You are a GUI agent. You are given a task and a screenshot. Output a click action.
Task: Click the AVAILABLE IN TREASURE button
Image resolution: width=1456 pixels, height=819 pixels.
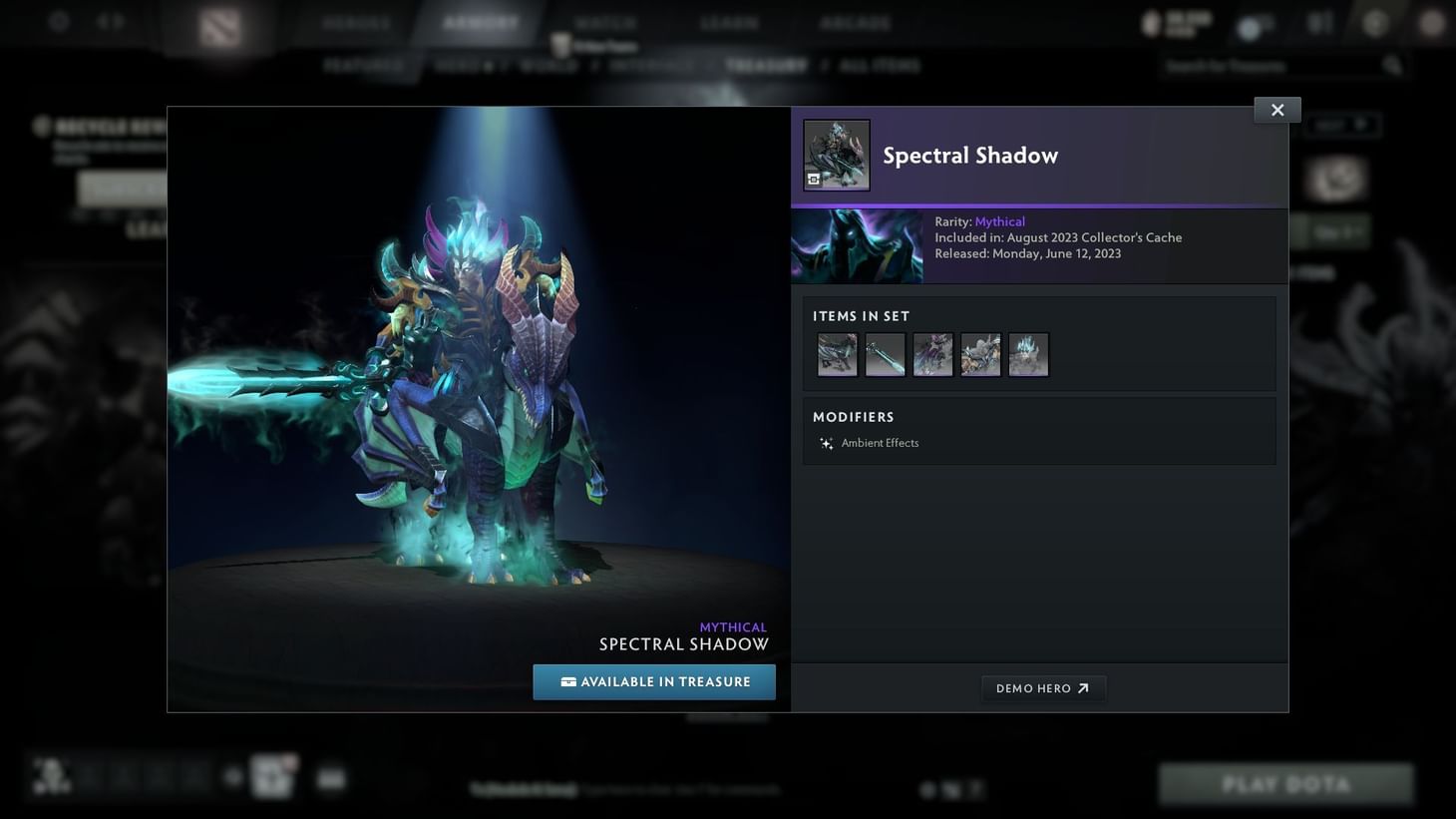point(653,681)
